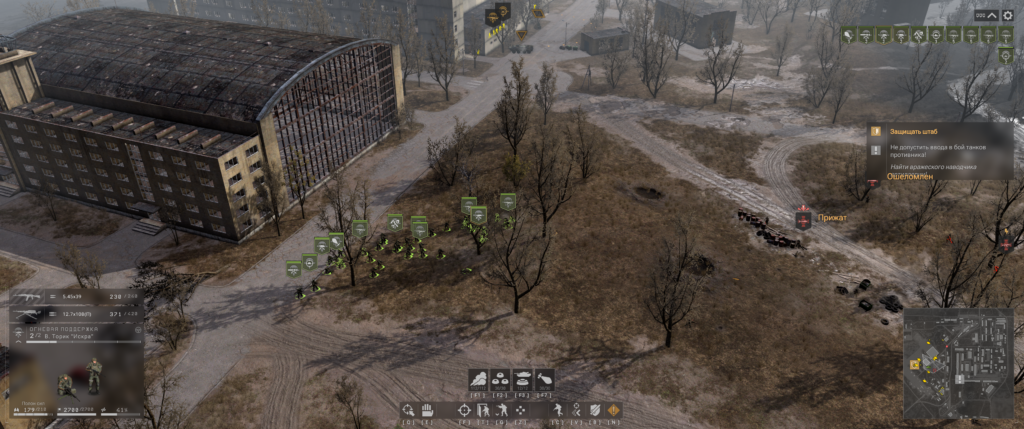This screenshot has height=429, width=1024.
Task: Click the selected squad soldiers portrait
Action: pyautogui.click(x=80, y=375)
